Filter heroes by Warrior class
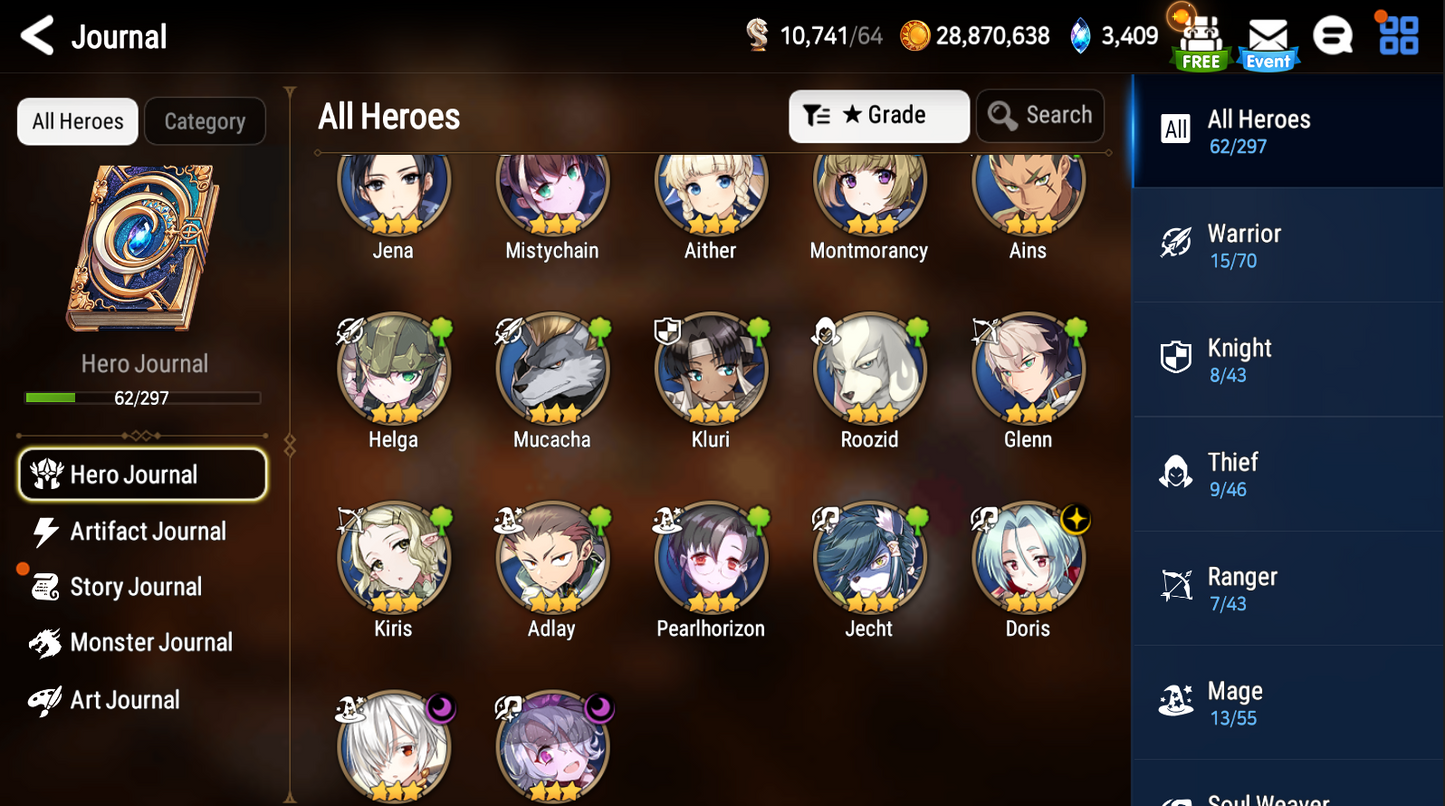Screen dimensions: 1445x806 point(1286,245)
